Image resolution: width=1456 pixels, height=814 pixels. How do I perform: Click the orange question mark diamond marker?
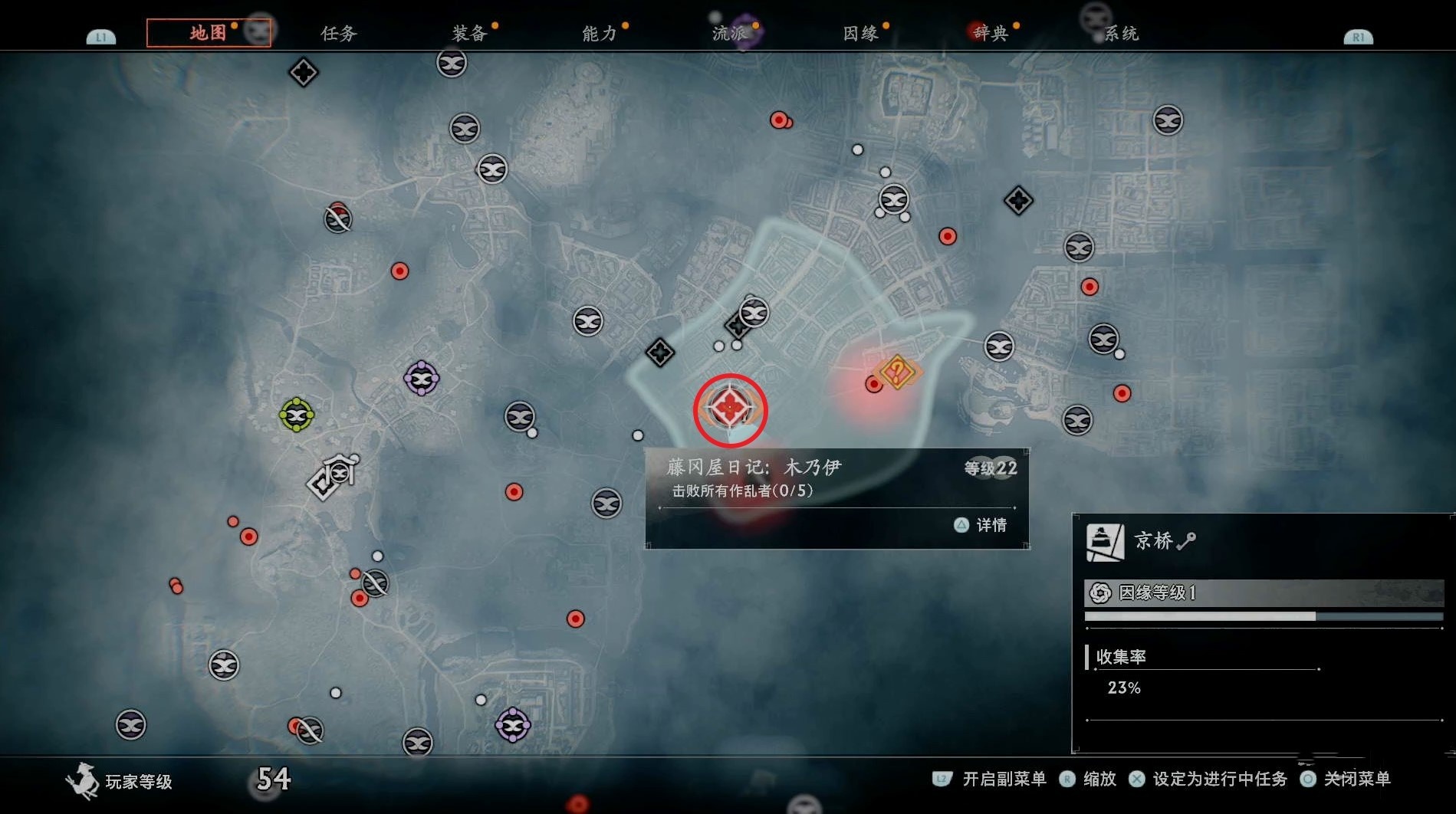point(897,373)
